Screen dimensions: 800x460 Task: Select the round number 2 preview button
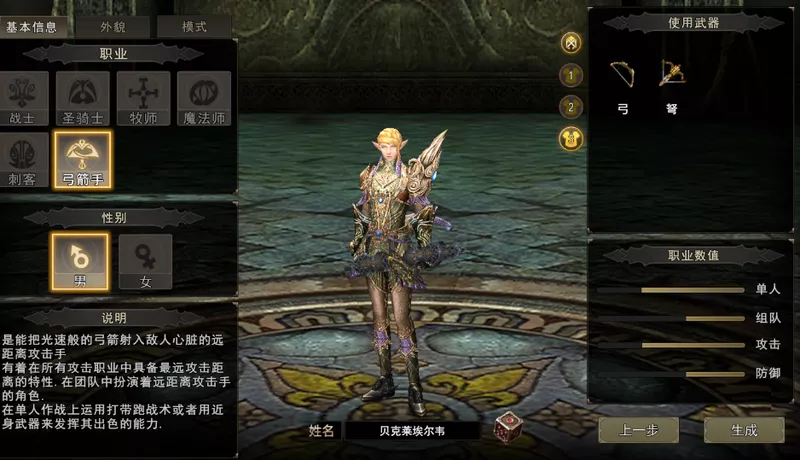pyautogui.click(x=571, y=106)
